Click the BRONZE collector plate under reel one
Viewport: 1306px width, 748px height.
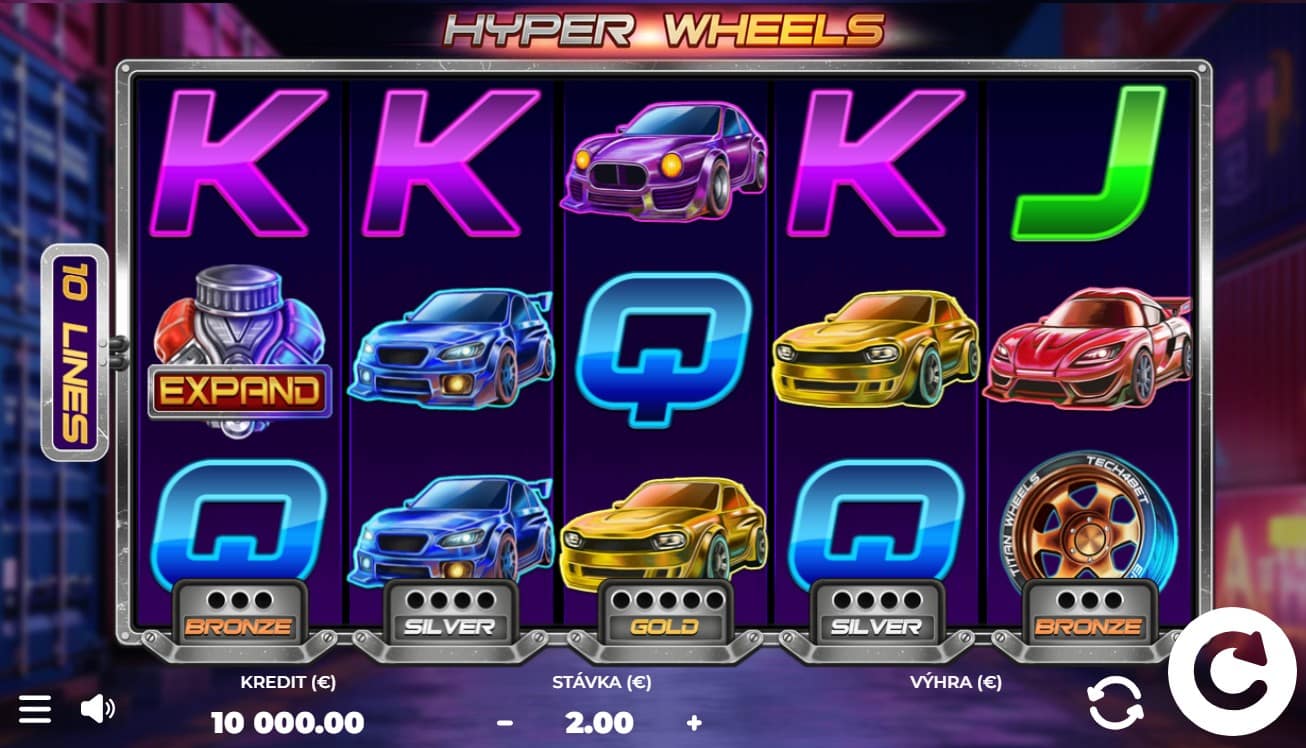coord(240,615)
